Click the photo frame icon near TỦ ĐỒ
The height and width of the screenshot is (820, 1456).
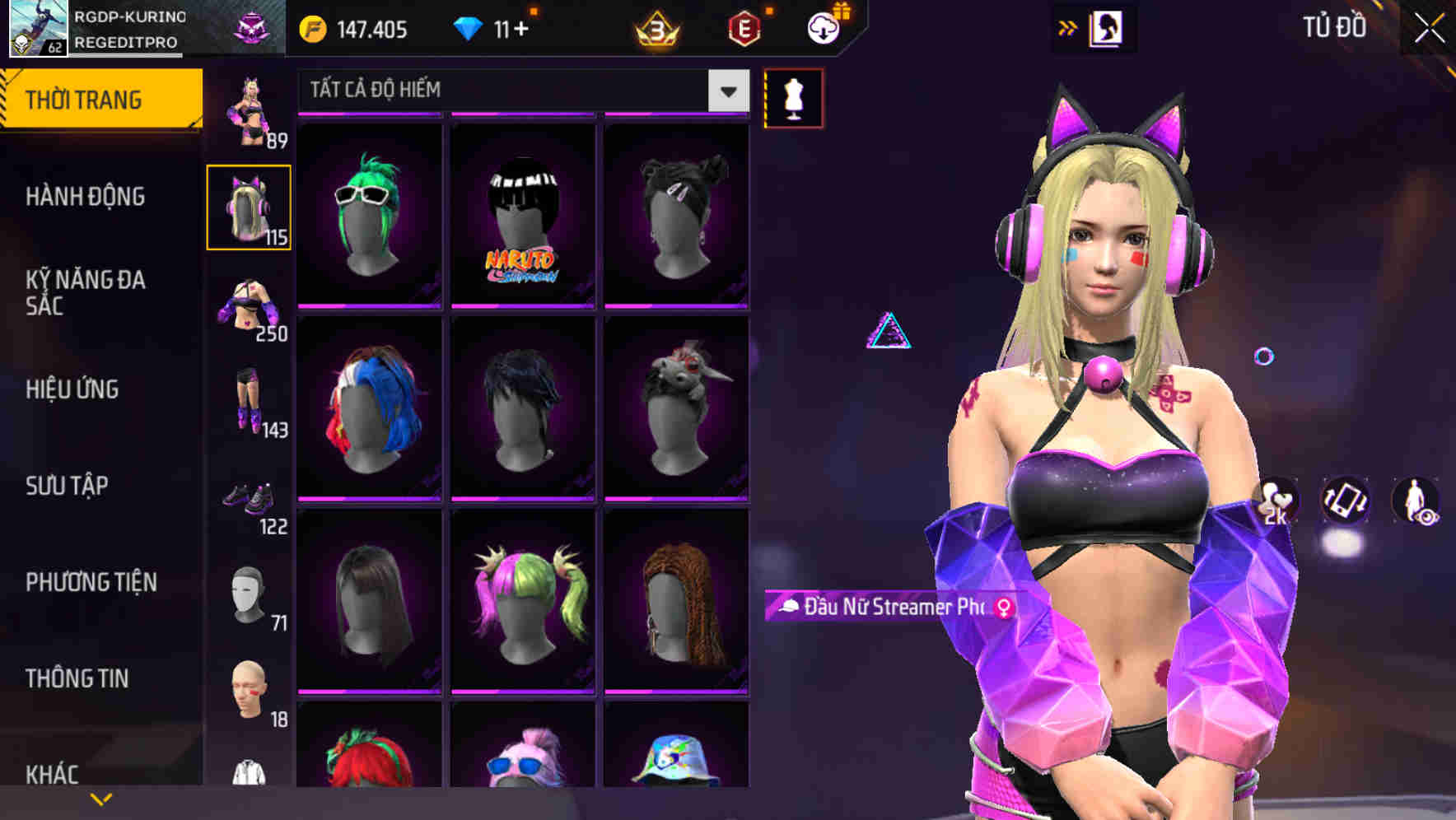tap(1106, 27)
